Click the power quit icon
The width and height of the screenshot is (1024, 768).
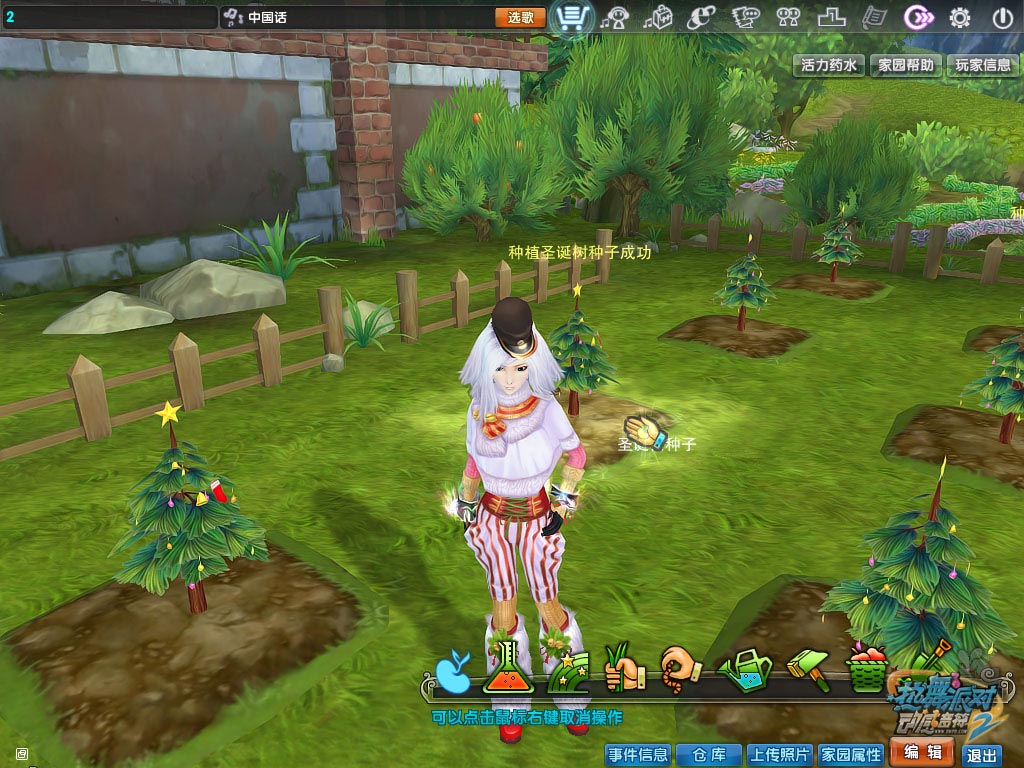[1003, 17]
